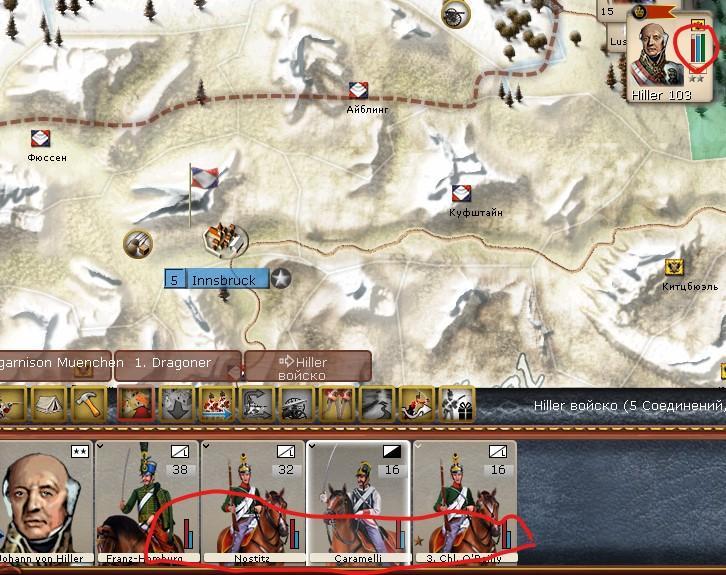
Task: Select the Johann von Hiller commander card
Action: pyautogui.click(x=45, y=502)
